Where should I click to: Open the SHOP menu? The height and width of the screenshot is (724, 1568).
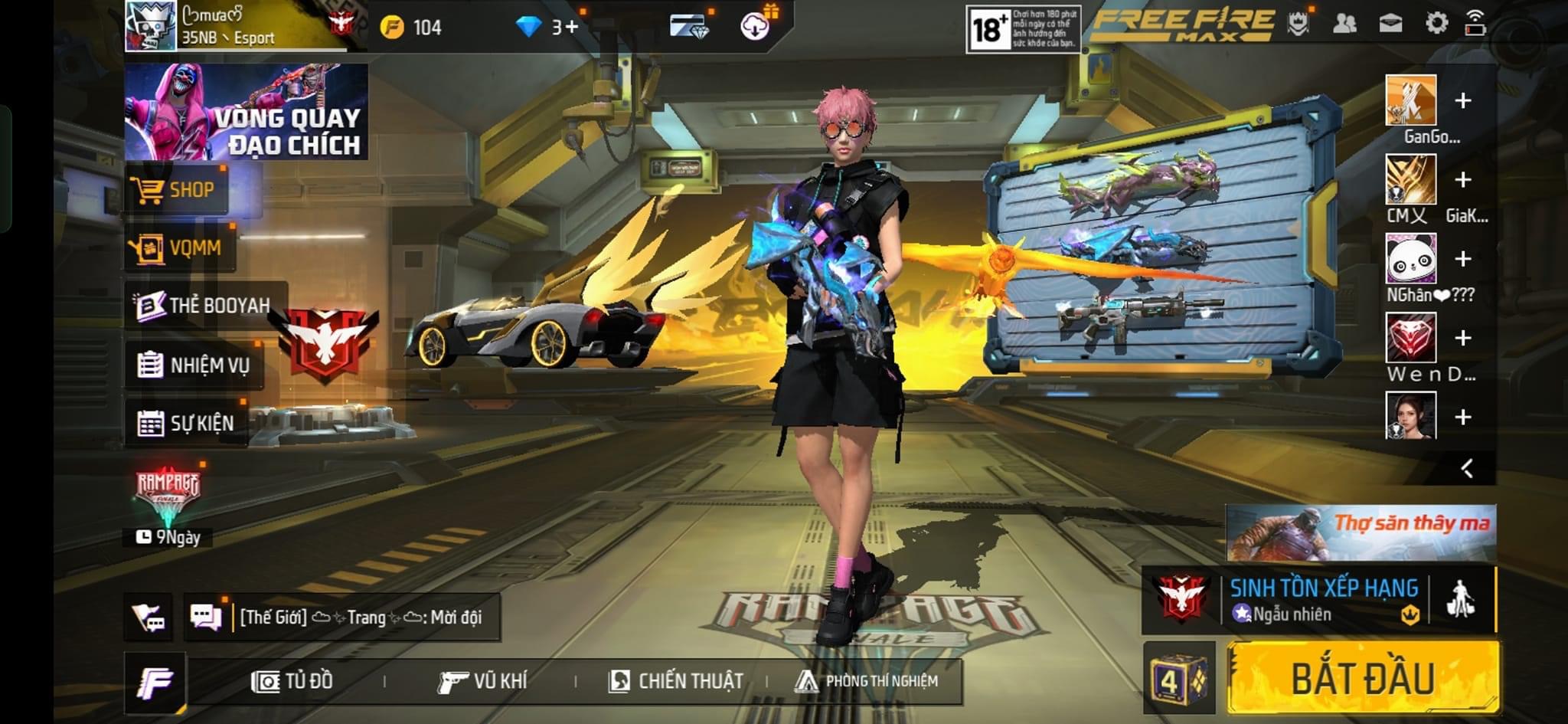click(177, 189)
